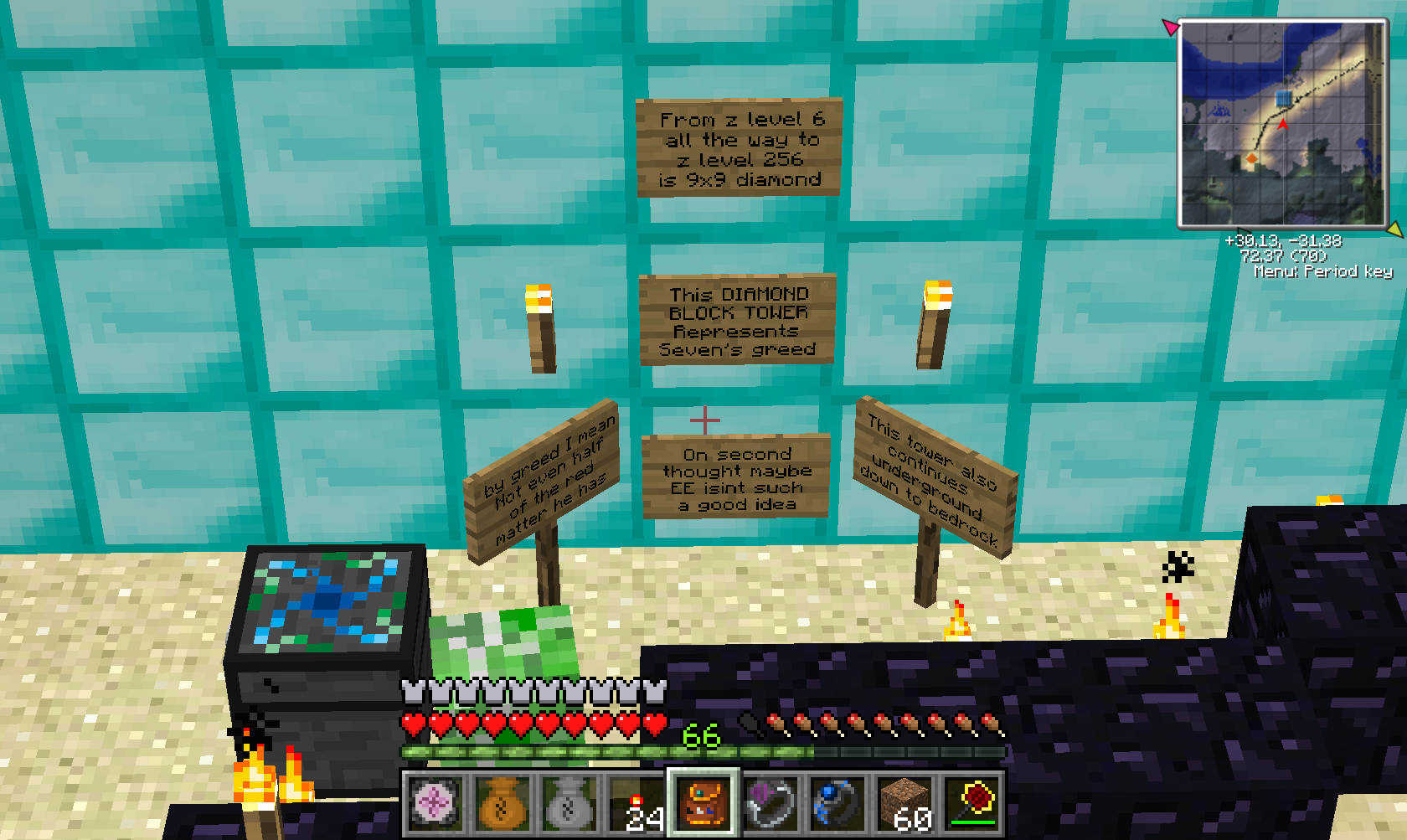This screenshot has width=1407, height=840.
Task: Choose the red and yellow tool slot
Action: [971, 803]
